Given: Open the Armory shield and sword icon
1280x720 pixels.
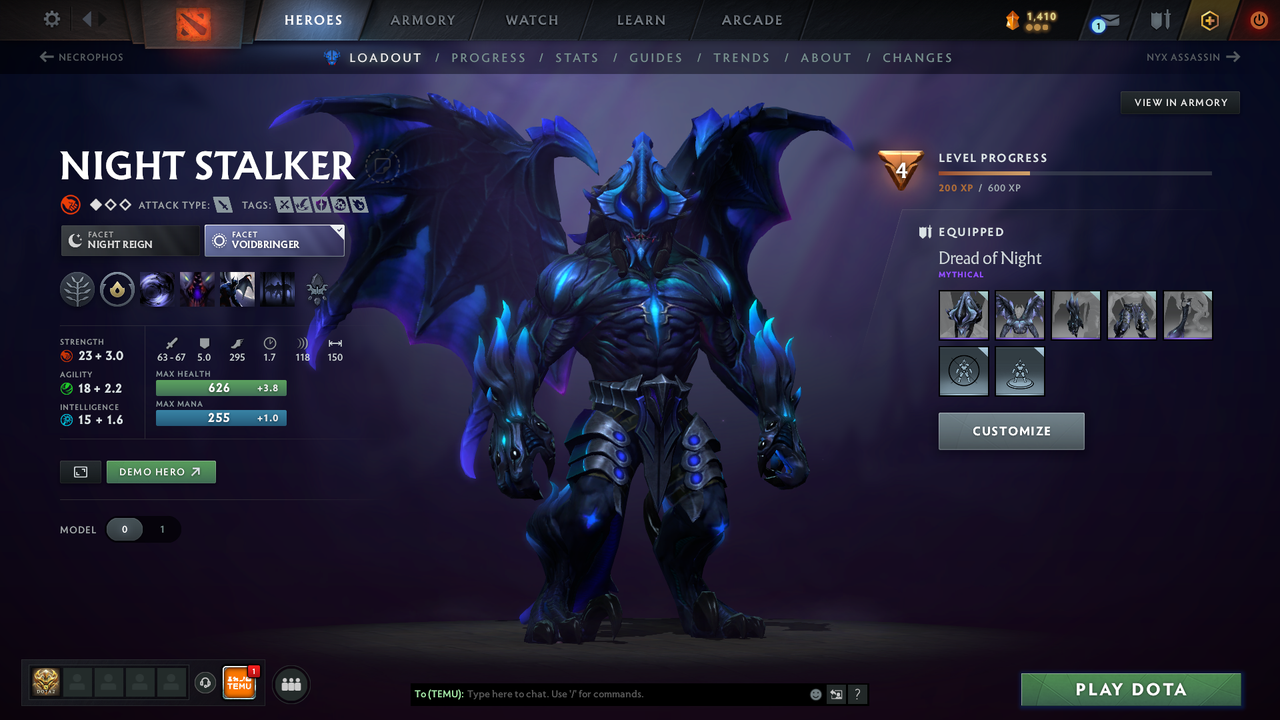Looking at the screenshot, I should tap(1158, 19).
